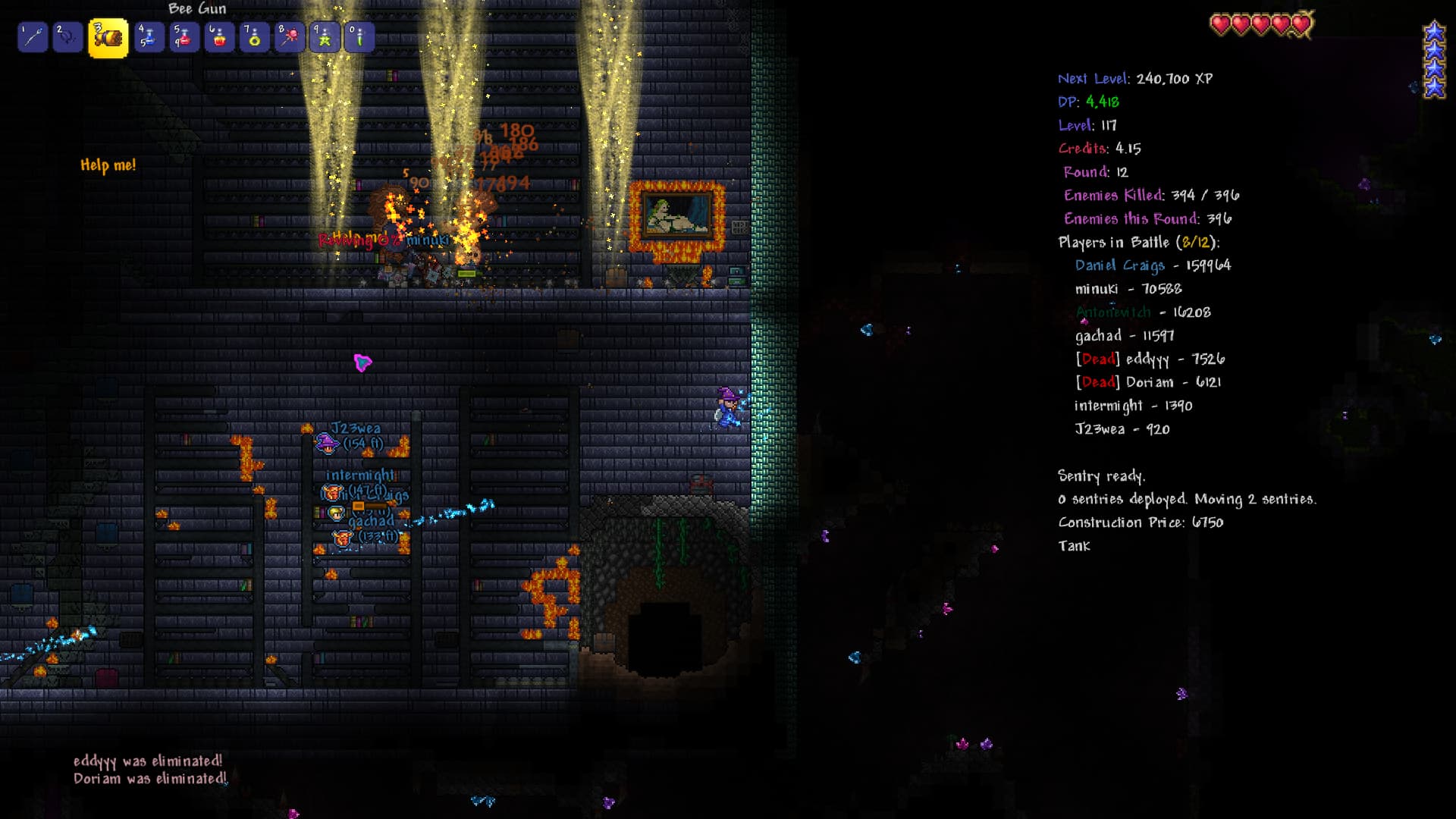Choose the green vial in slot 0

pyautogui.click(x=359, y=37)
